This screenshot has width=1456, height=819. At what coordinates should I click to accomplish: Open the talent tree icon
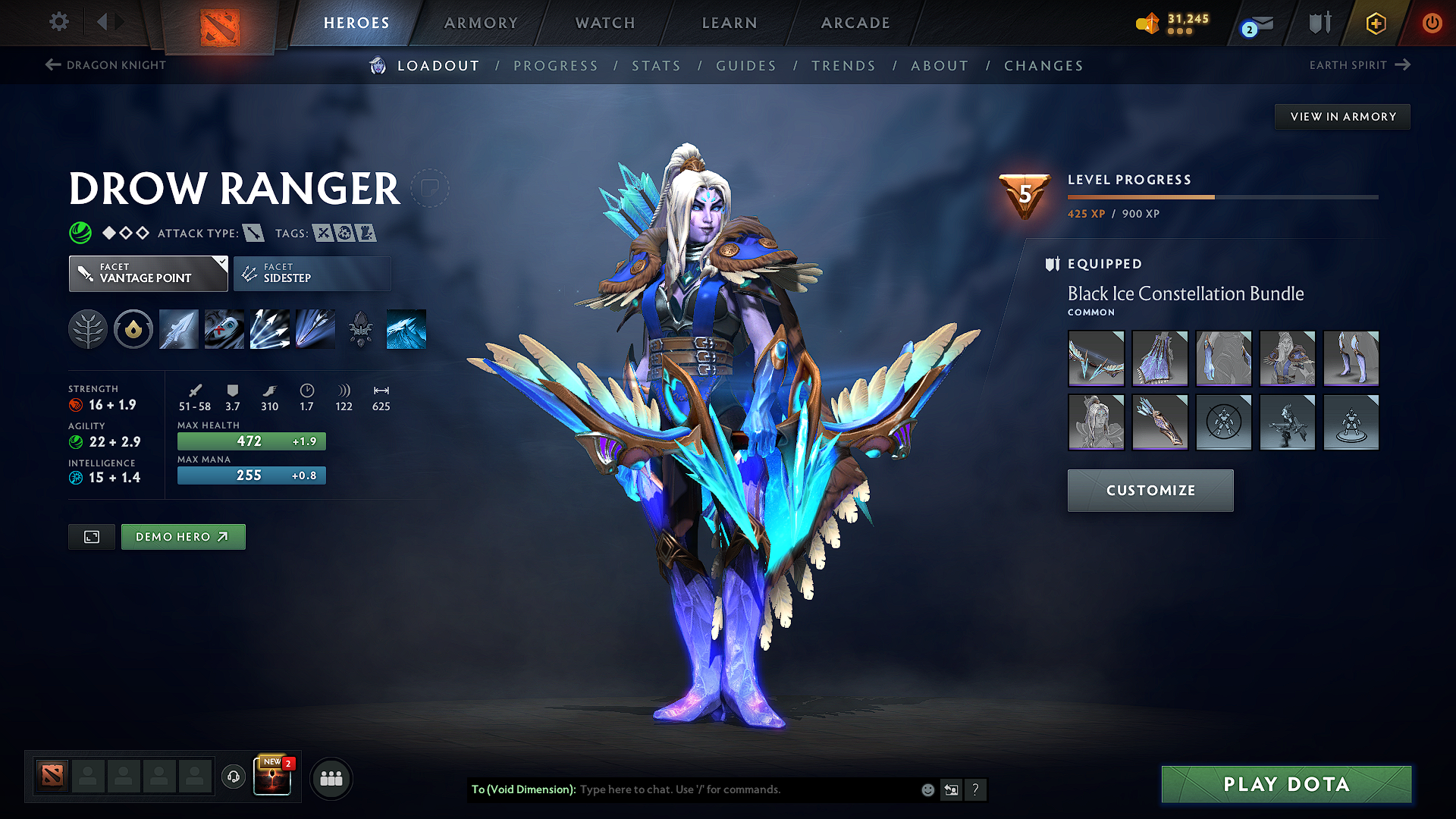88,330
